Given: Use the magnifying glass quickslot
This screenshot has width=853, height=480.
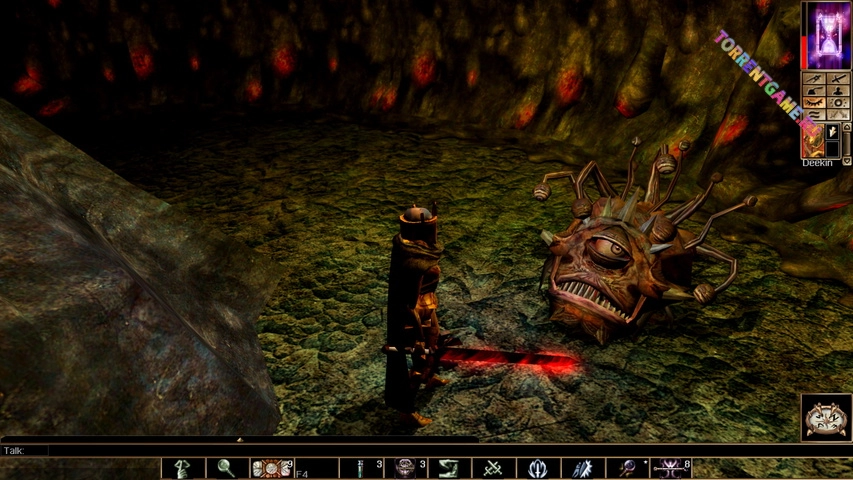Looking at the screenshot, I should click(227, 468).
